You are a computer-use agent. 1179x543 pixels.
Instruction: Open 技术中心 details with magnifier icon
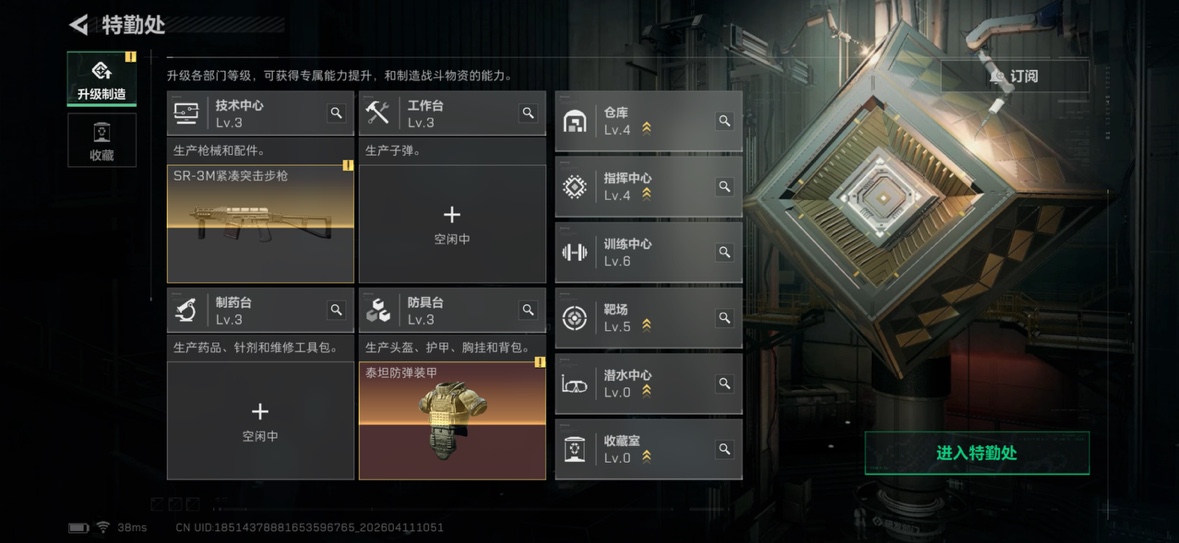click(336, 114)
